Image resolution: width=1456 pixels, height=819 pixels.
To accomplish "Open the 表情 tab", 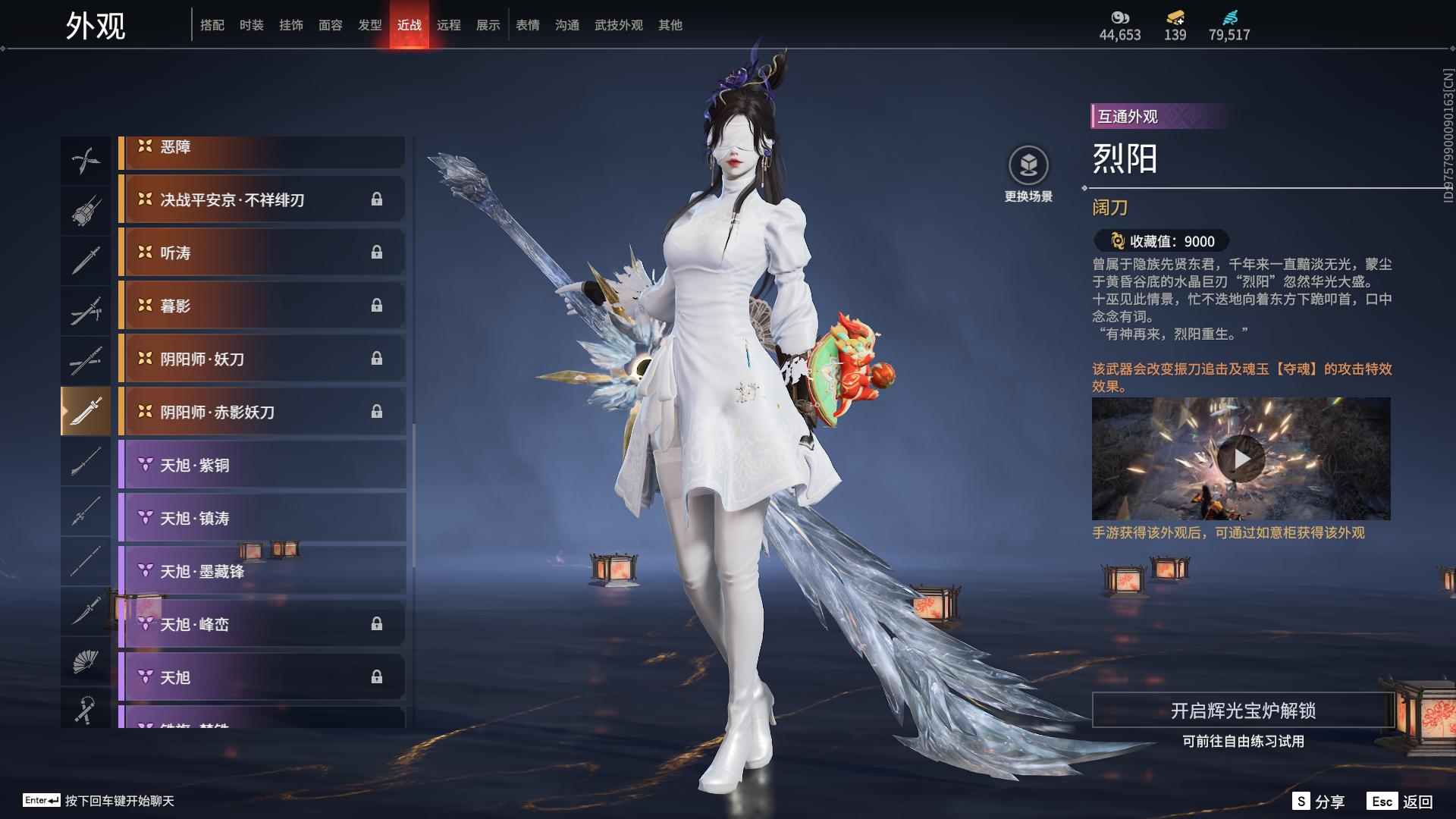I will (526, 24).
